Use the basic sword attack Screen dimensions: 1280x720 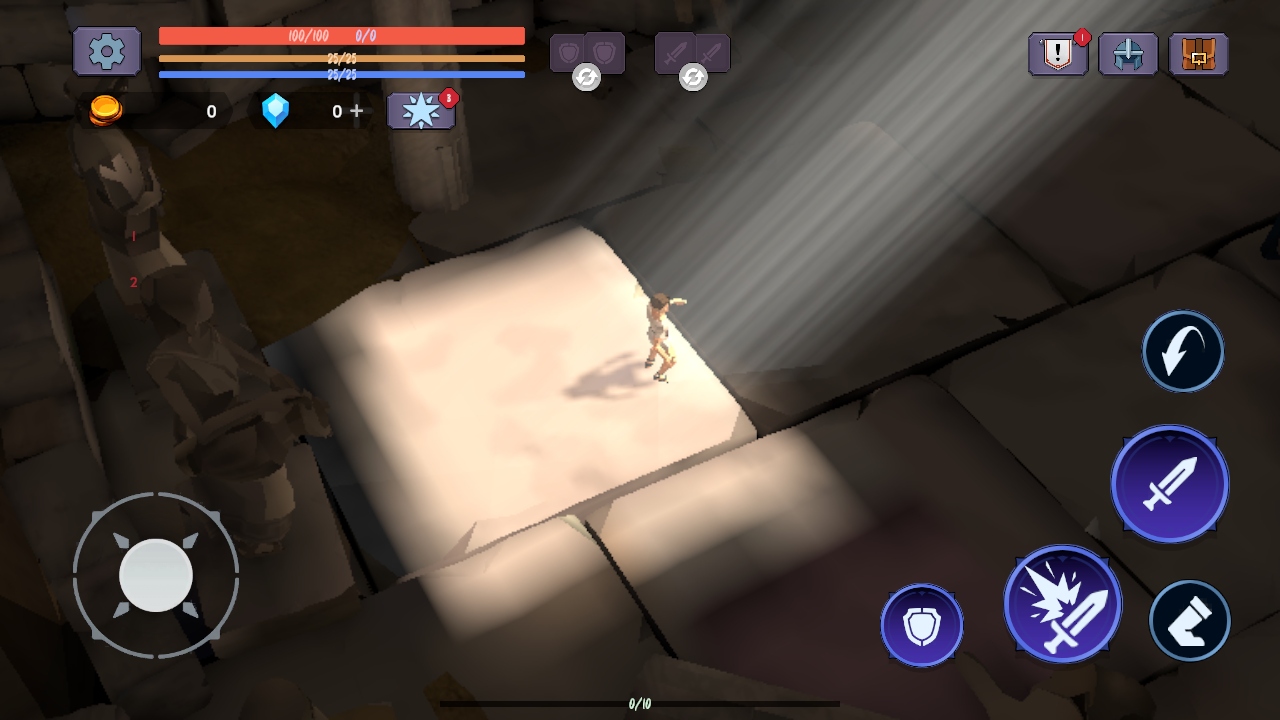1170,484
